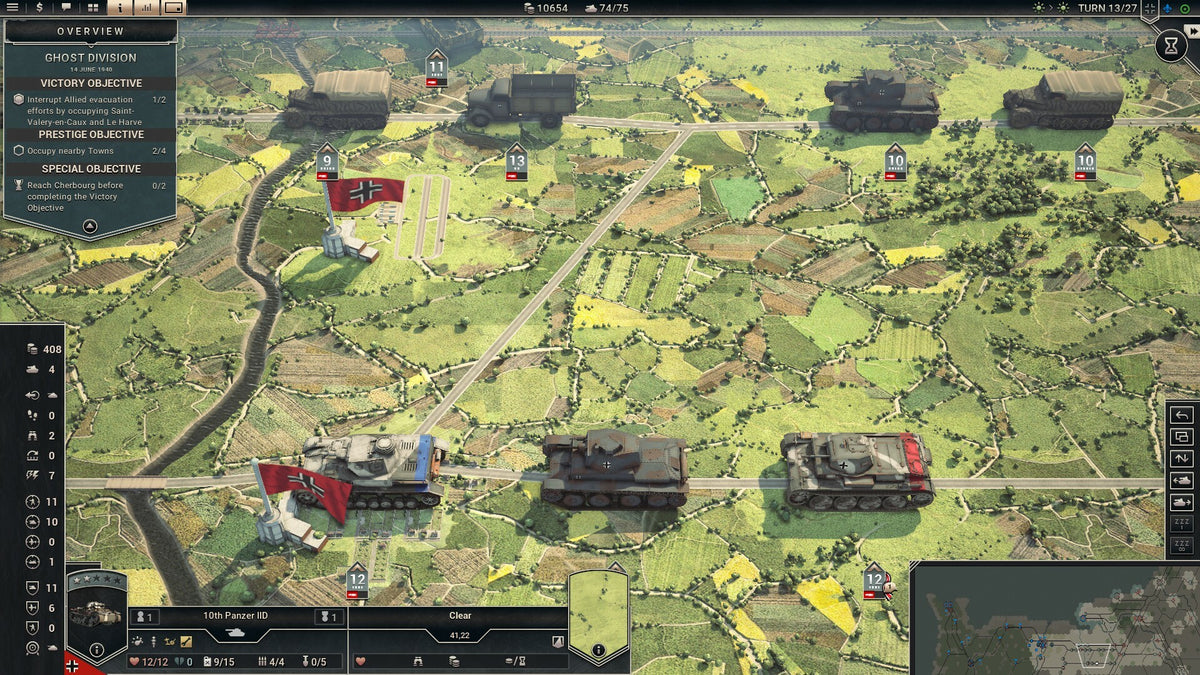The height and width of the screenshot is (675, 1200).
Task: Open info for the 10th Panzer IID
Action: point(98,651)
